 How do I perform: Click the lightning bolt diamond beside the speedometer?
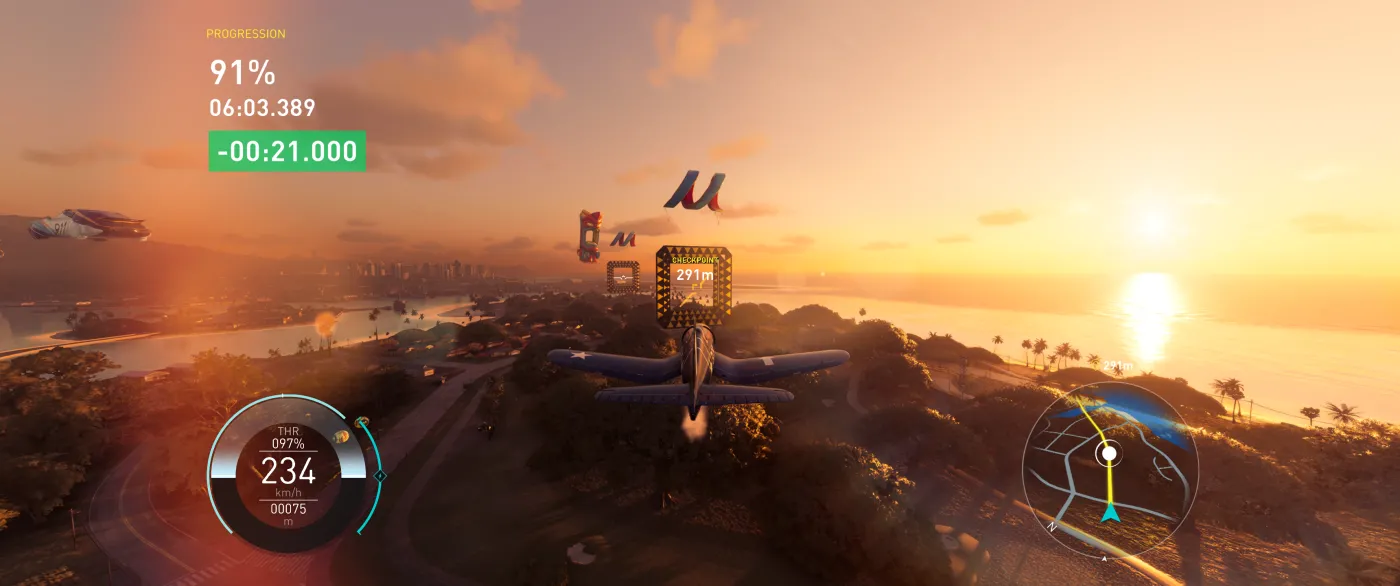tap(380, 476)
